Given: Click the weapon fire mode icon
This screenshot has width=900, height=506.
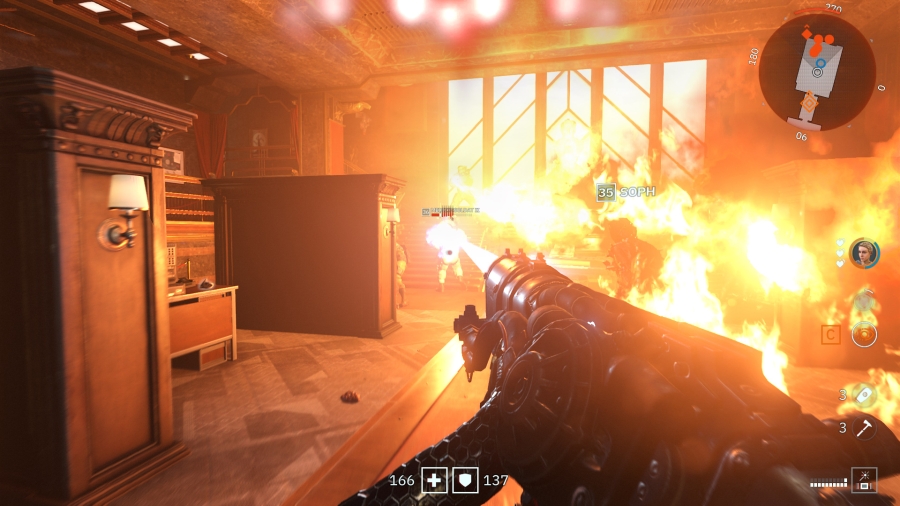Looking at the screenshot, I should click(863, 480).
